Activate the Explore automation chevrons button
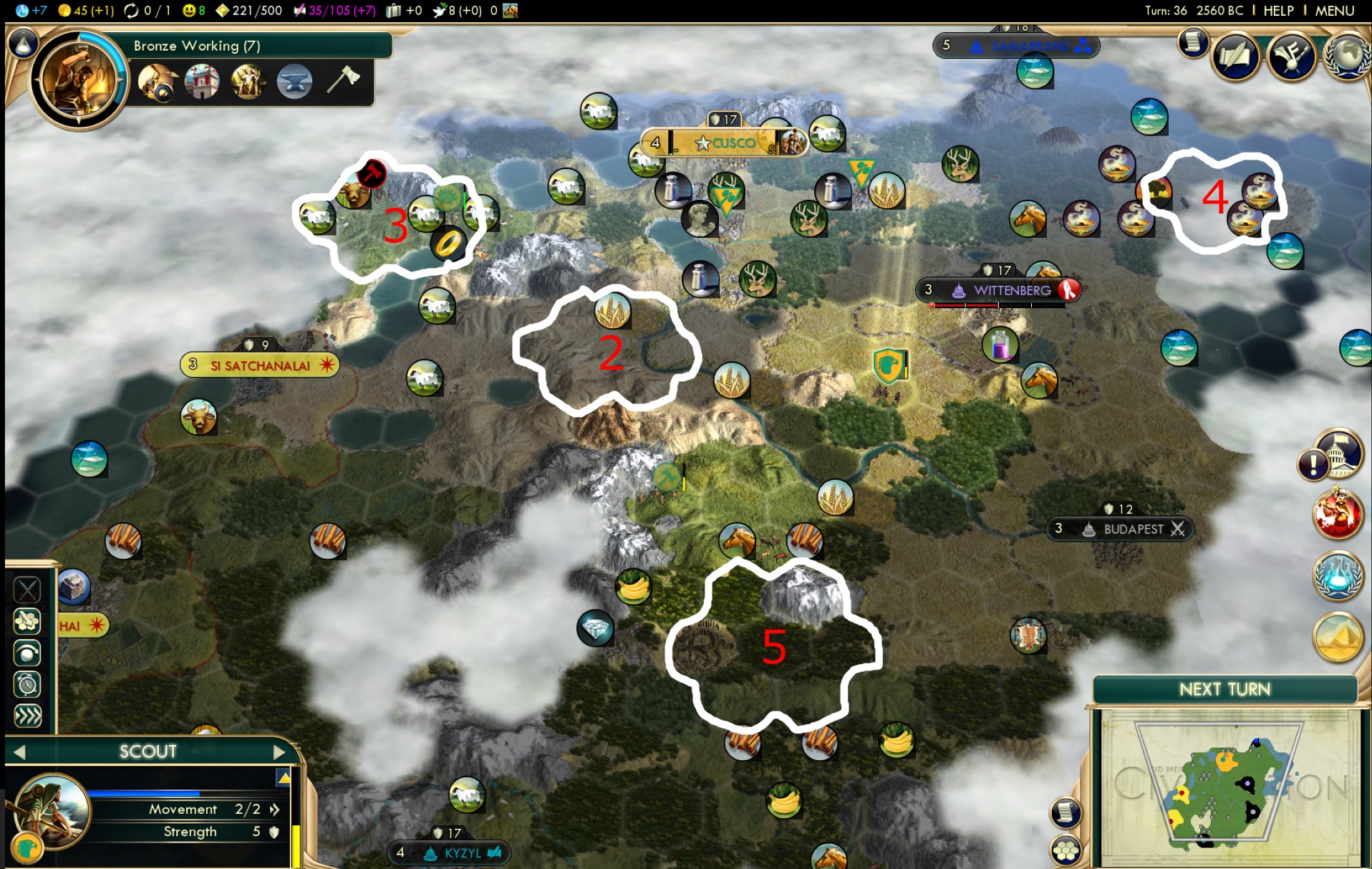Viewport: 1372px width, 869px height. tap(28, 716)
